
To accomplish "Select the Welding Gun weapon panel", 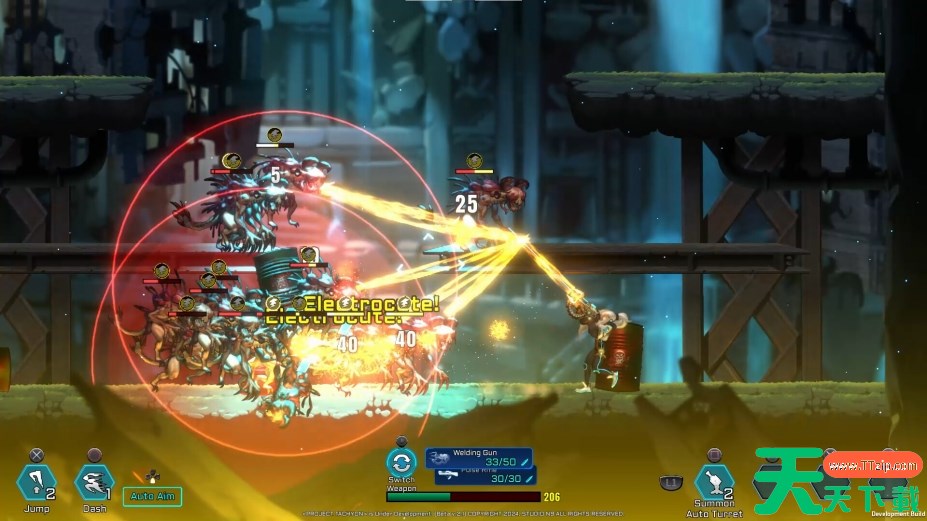I will click(x=480, y=459).
